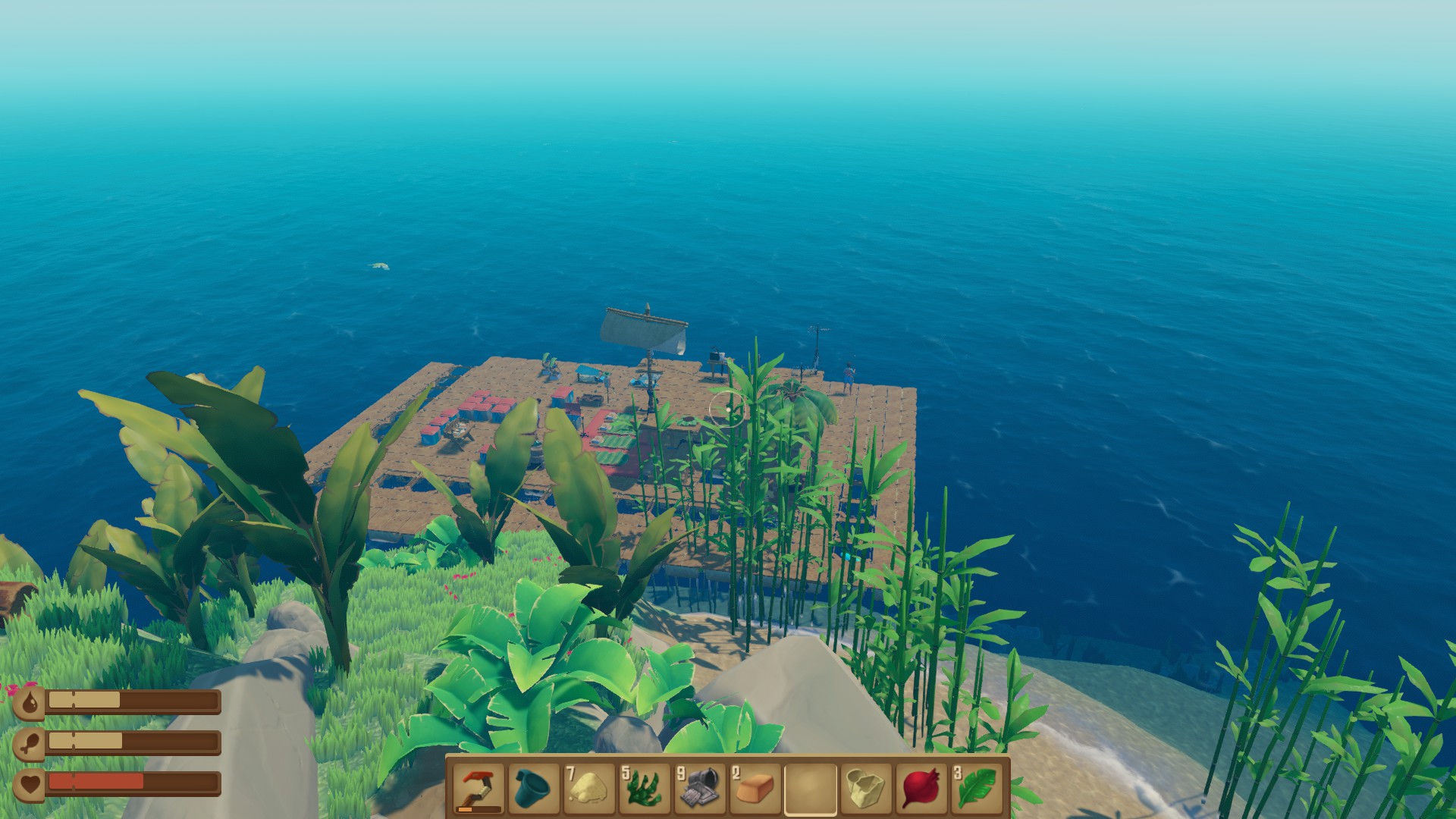This screenshot has width=1456, height=819.
Task: Pick the green seaweed slot
Action: pos(645,788)
